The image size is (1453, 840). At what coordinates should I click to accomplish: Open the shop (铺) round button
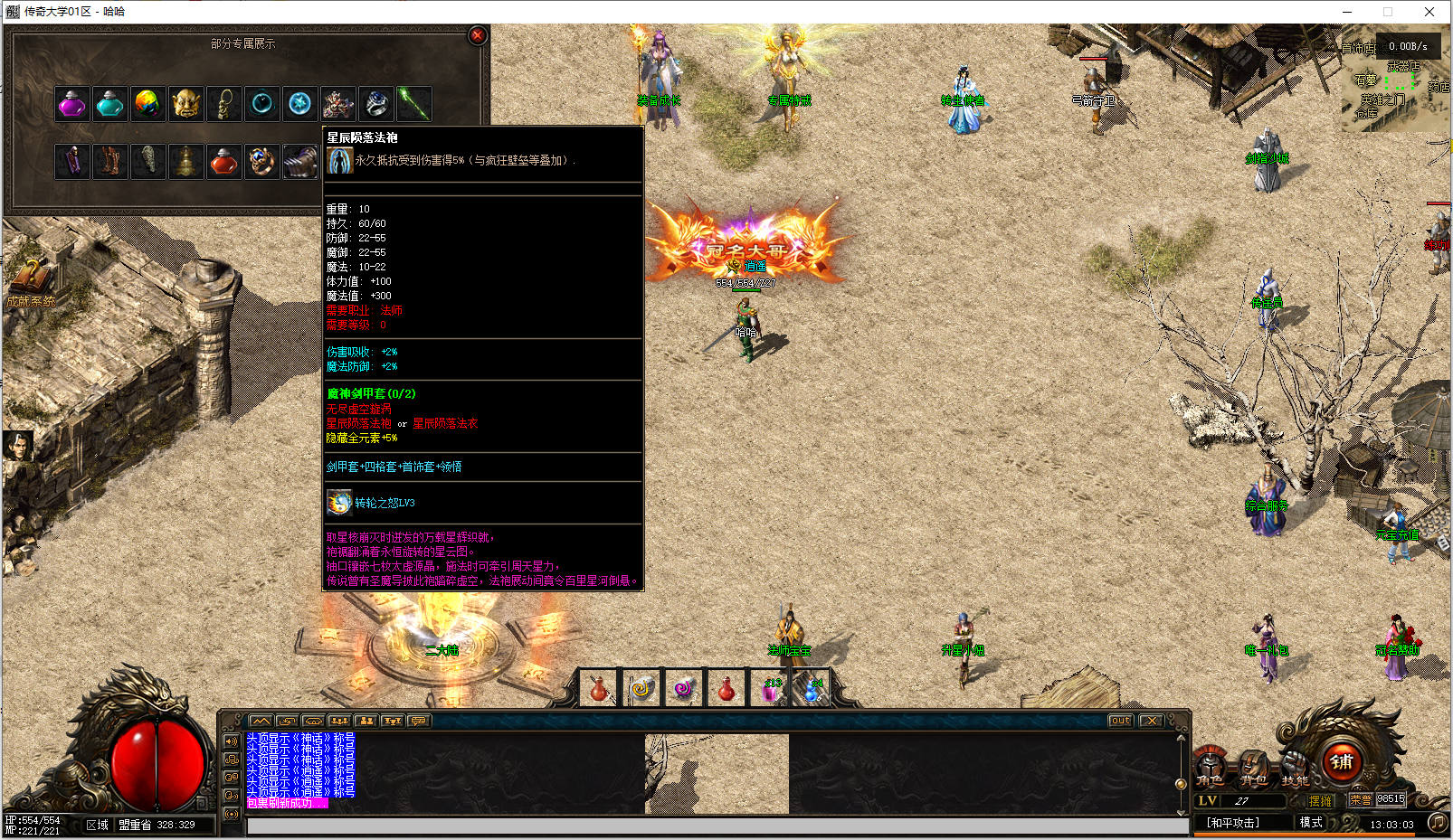coord(1342,762)
